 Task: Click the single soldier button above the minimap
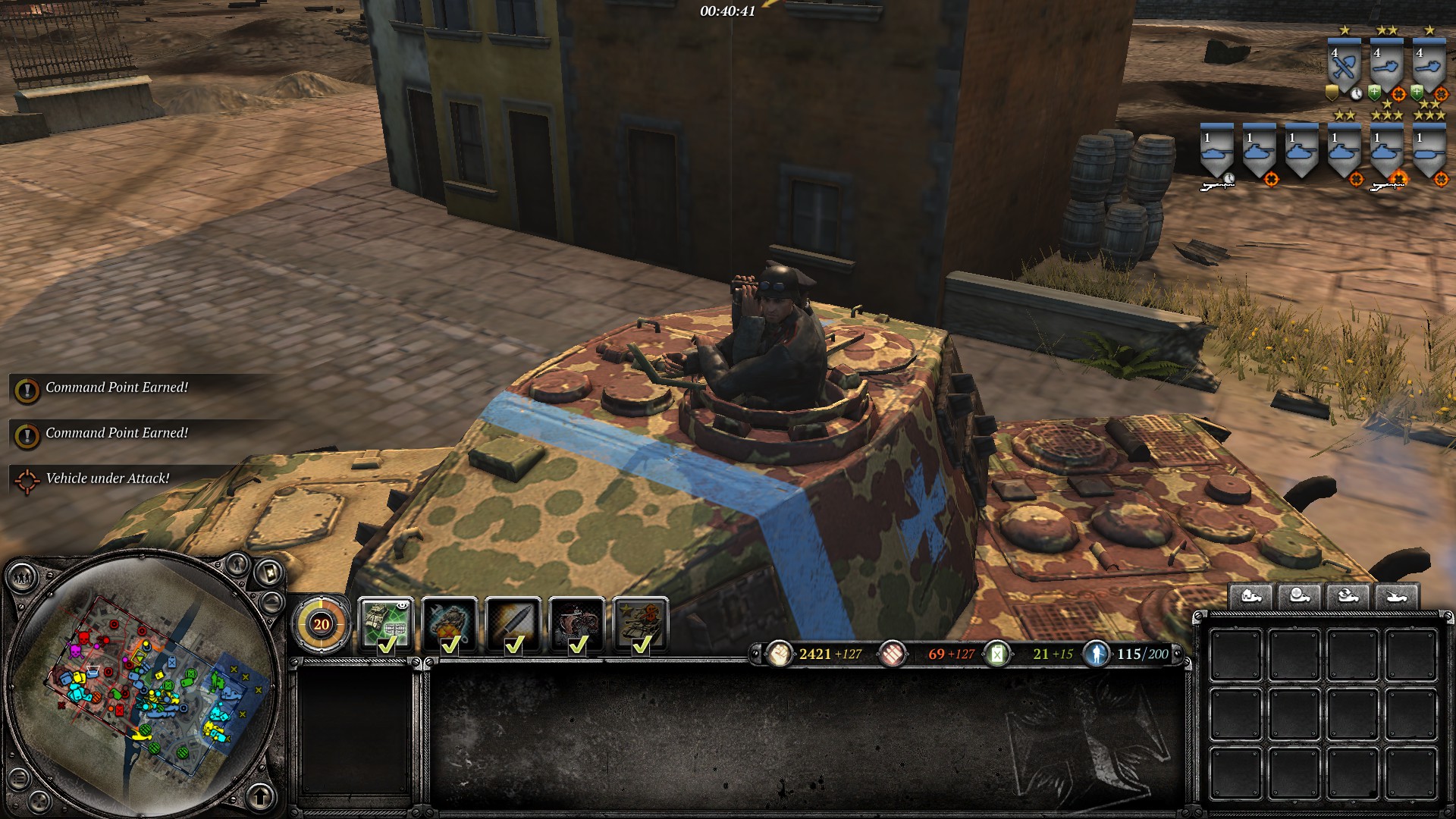click(237, 563)
